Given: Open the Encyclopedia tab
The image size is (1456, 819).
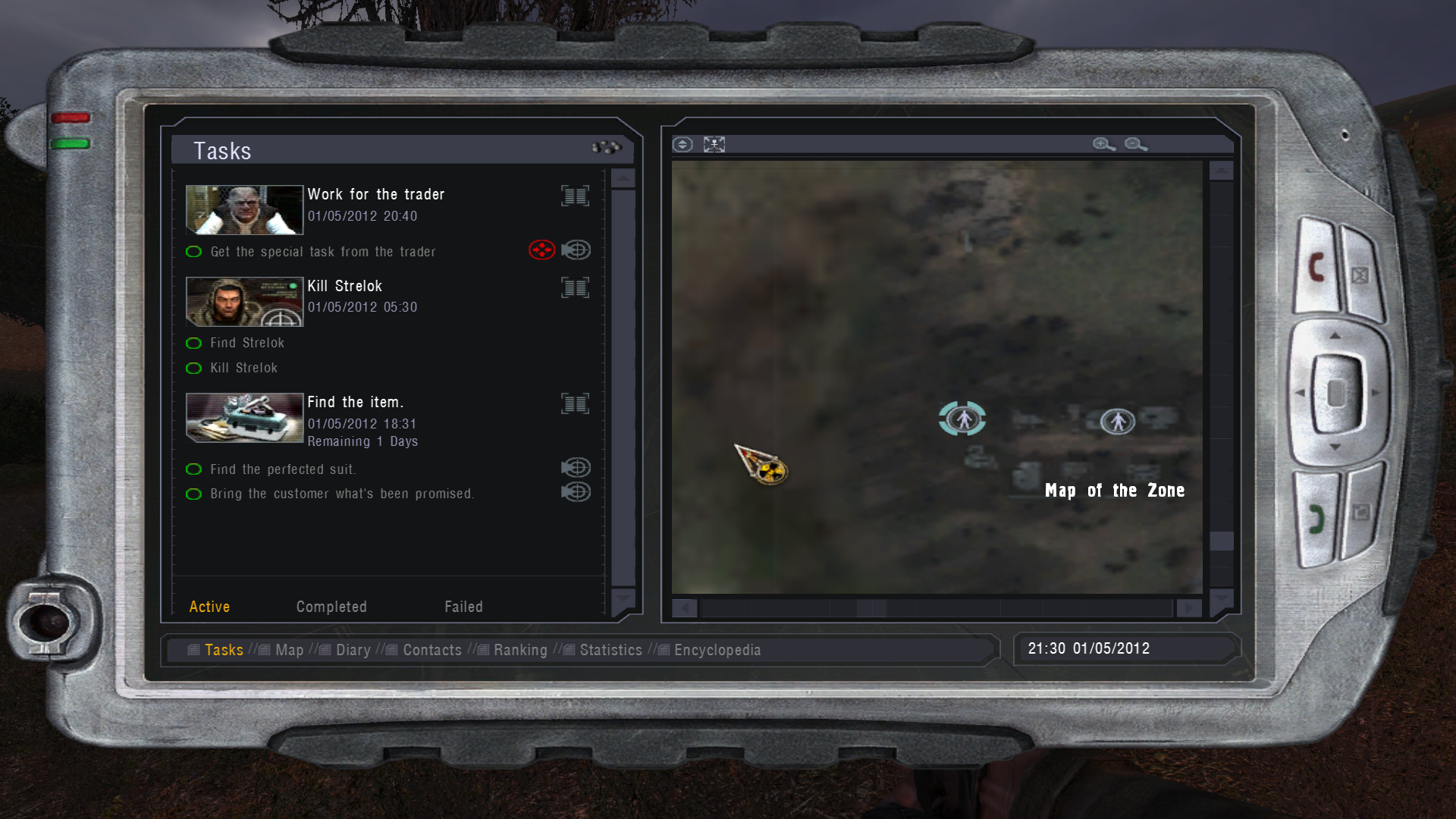Looking at the screenshot, I should (x=717, y=650).
